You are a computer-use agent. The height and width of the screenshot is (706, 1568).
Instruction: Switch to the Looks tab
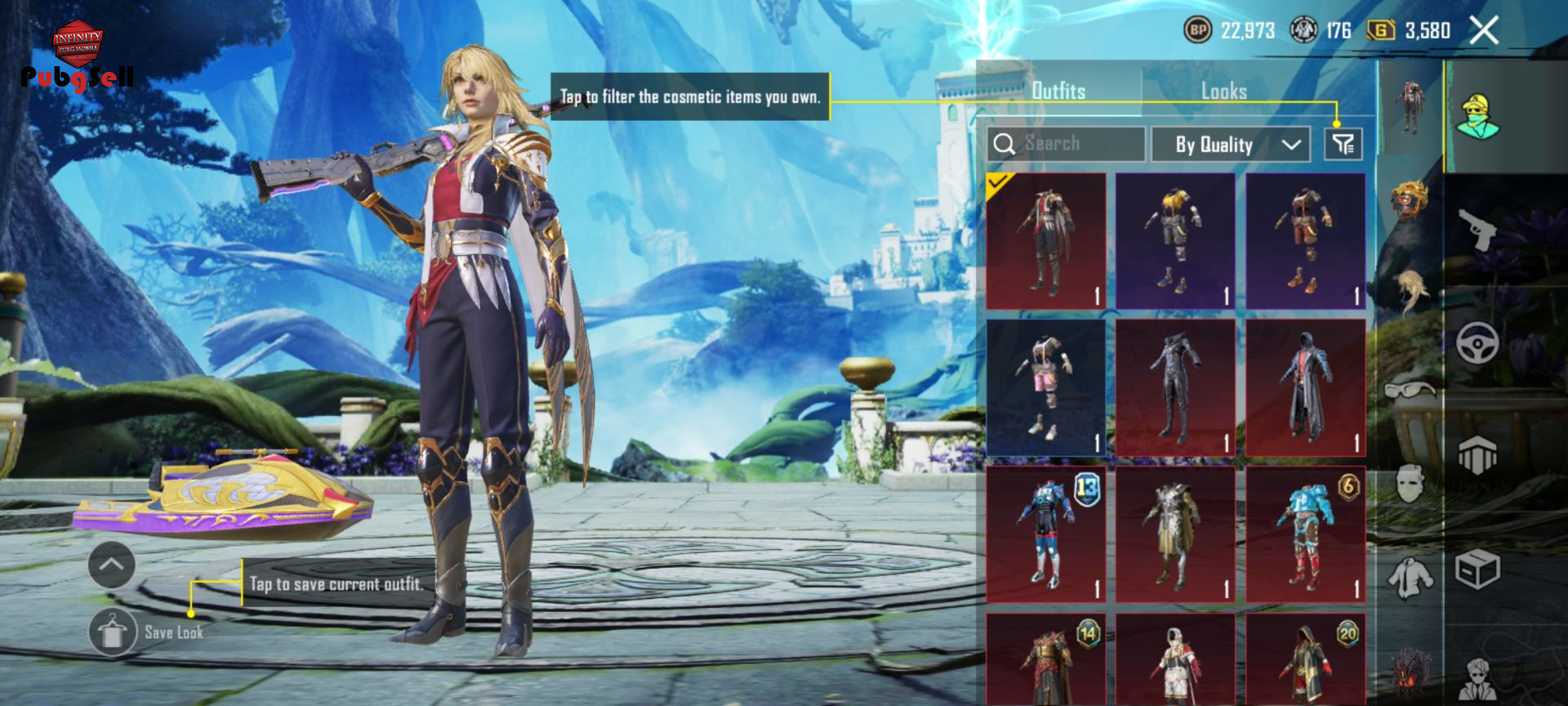(1223, 91)
